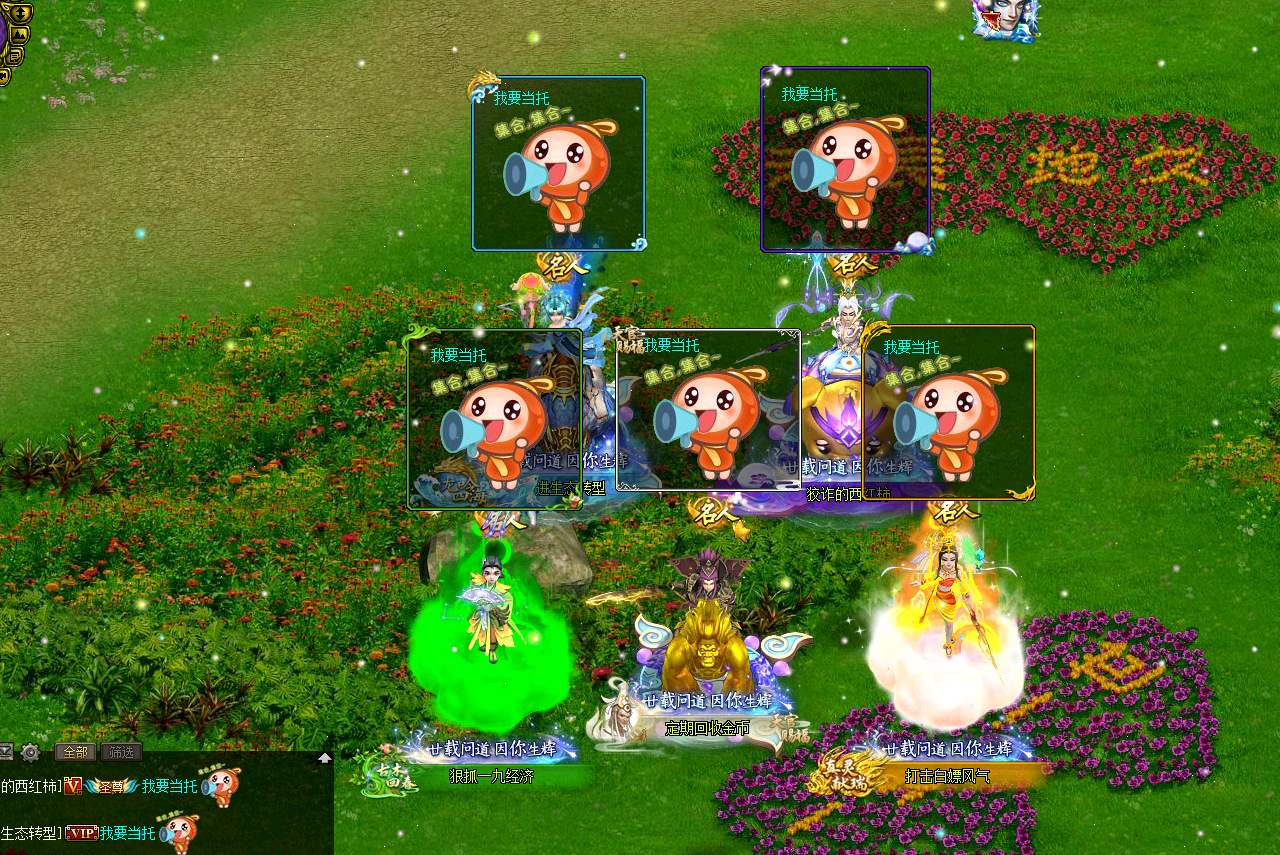Open the checklist note gold button
The width and height of the screenshot is (1280, 855).
[x=14, y=56]
